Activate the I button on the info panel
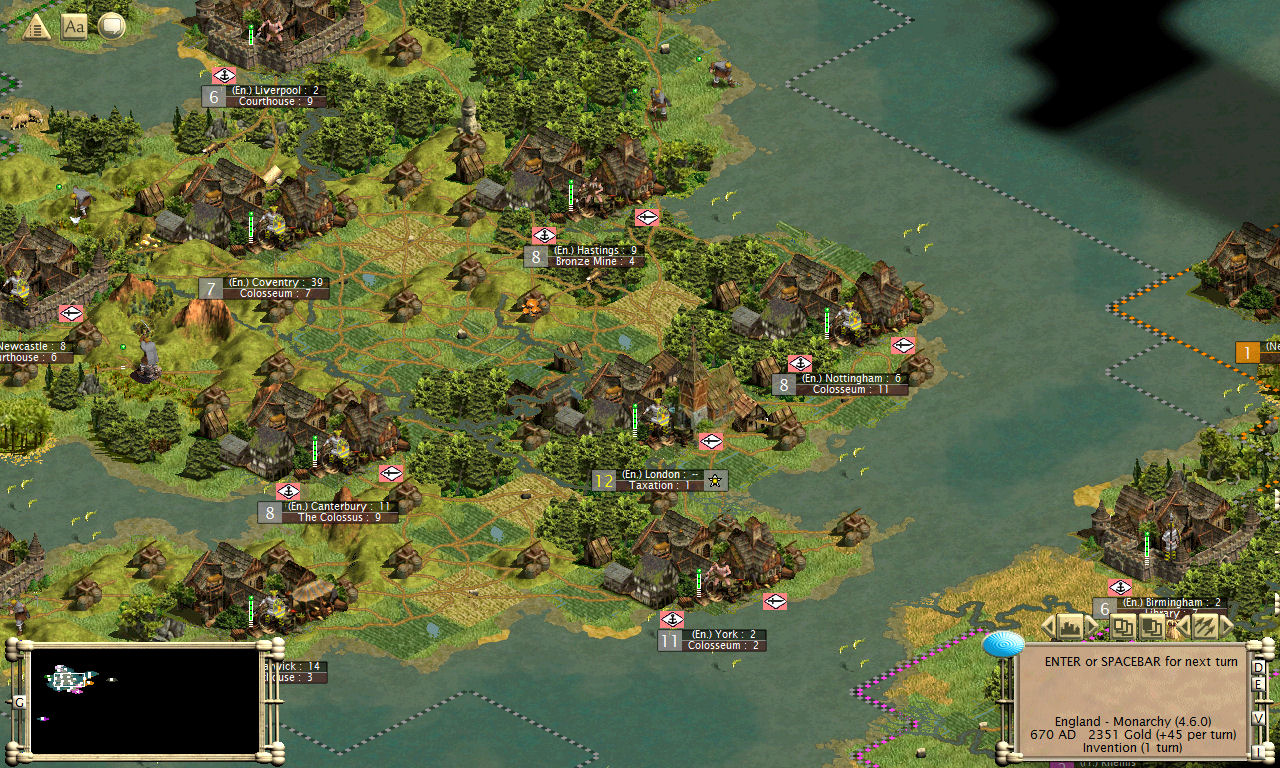 [1259, 751]
